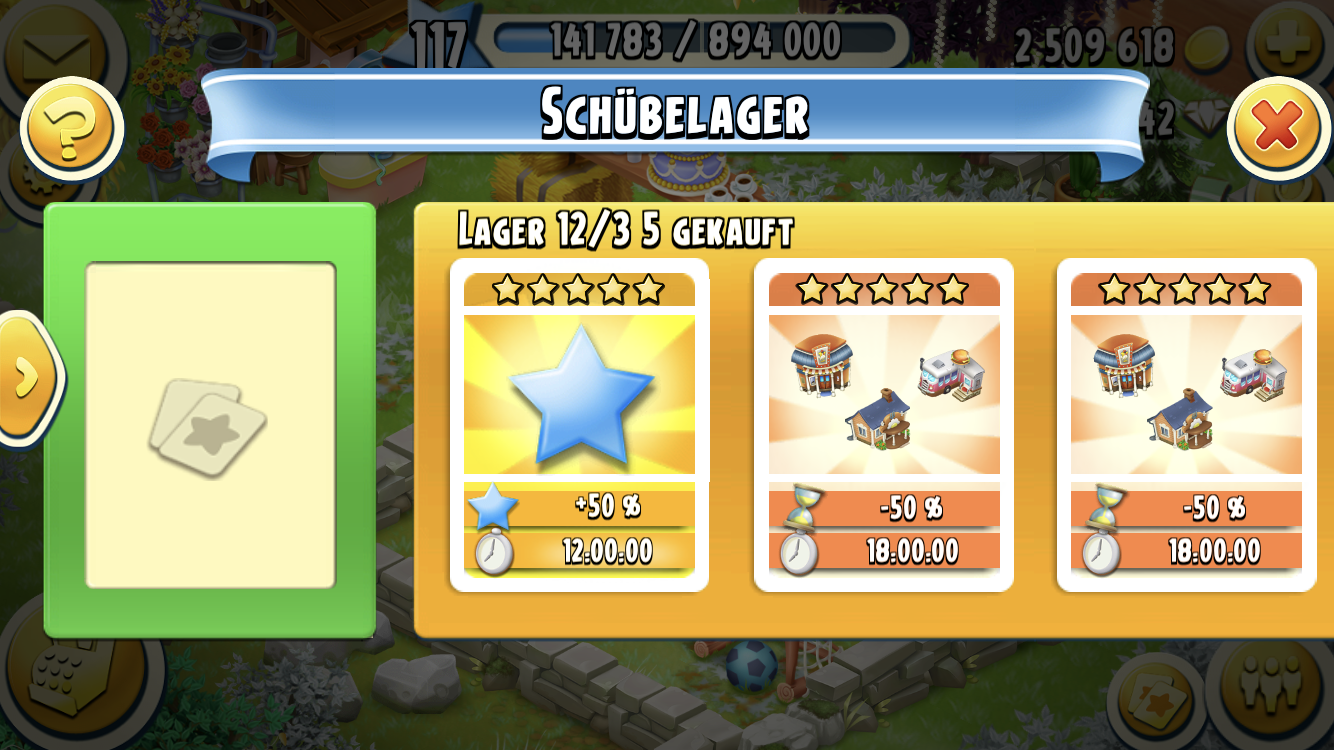The height and width of the screenshot is (750, 1334).
Task: Open the question mark help button
Action: [x=70, y=128]
